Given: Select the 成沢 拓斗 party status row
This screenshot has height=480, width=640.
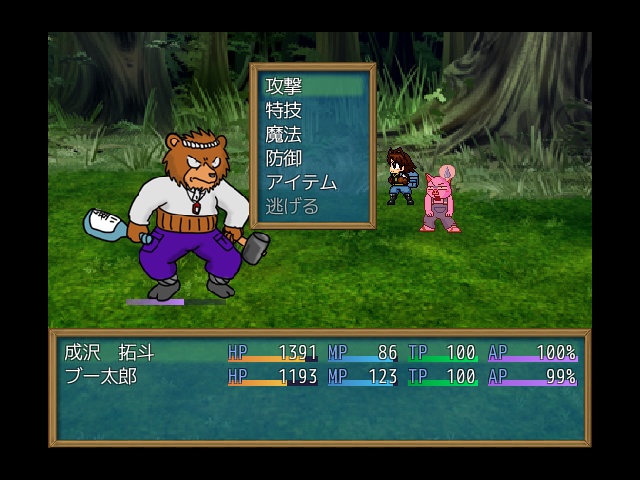Looking at the screenshot, I should tap(319, 352).
